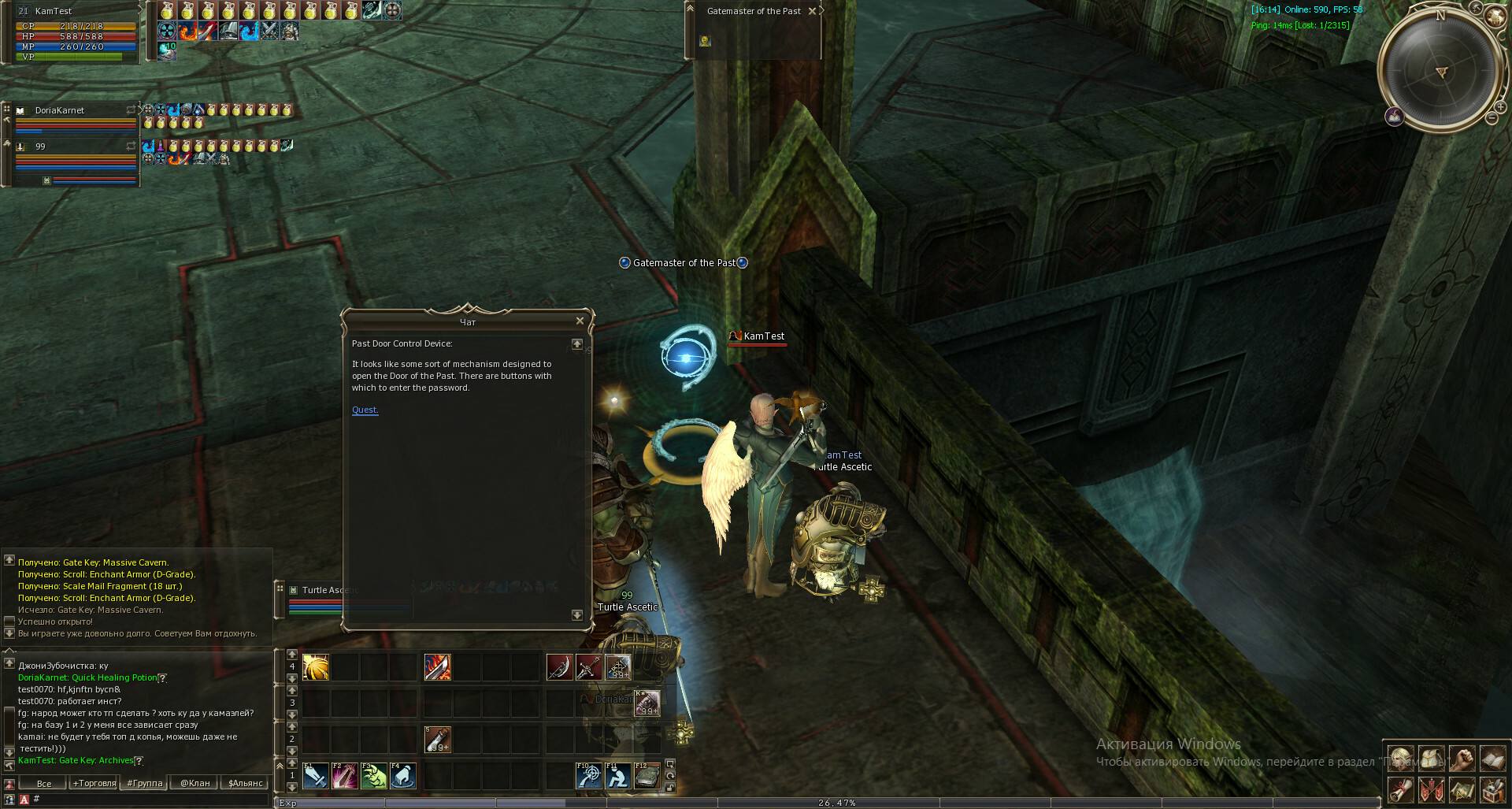Open the world map scroll icon
Screen dimensions: 1512x809
coord(1462,789)
